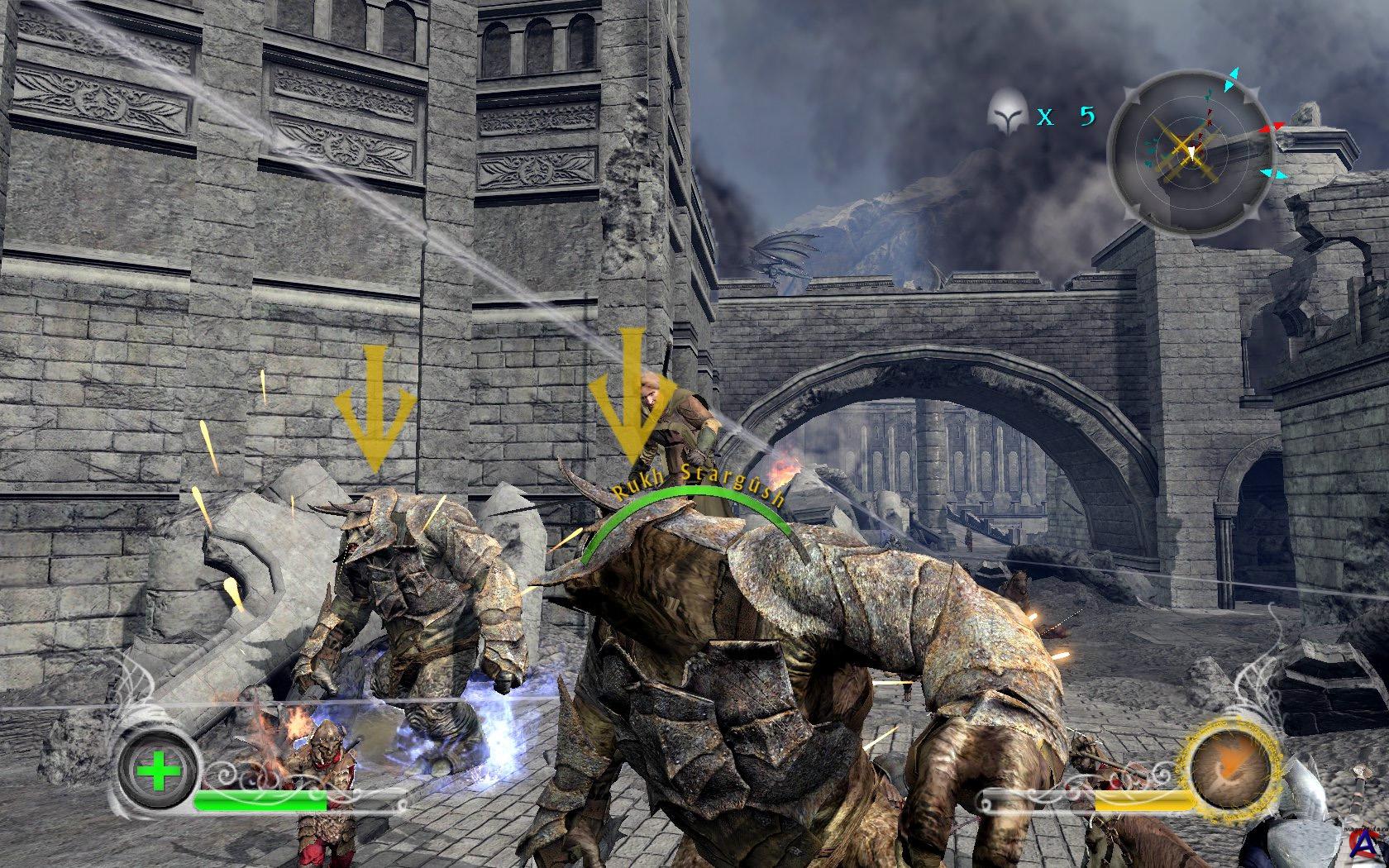Screen dimensions: 1389x868
Task: Select the green cross health icon
Action: [159, 775]
